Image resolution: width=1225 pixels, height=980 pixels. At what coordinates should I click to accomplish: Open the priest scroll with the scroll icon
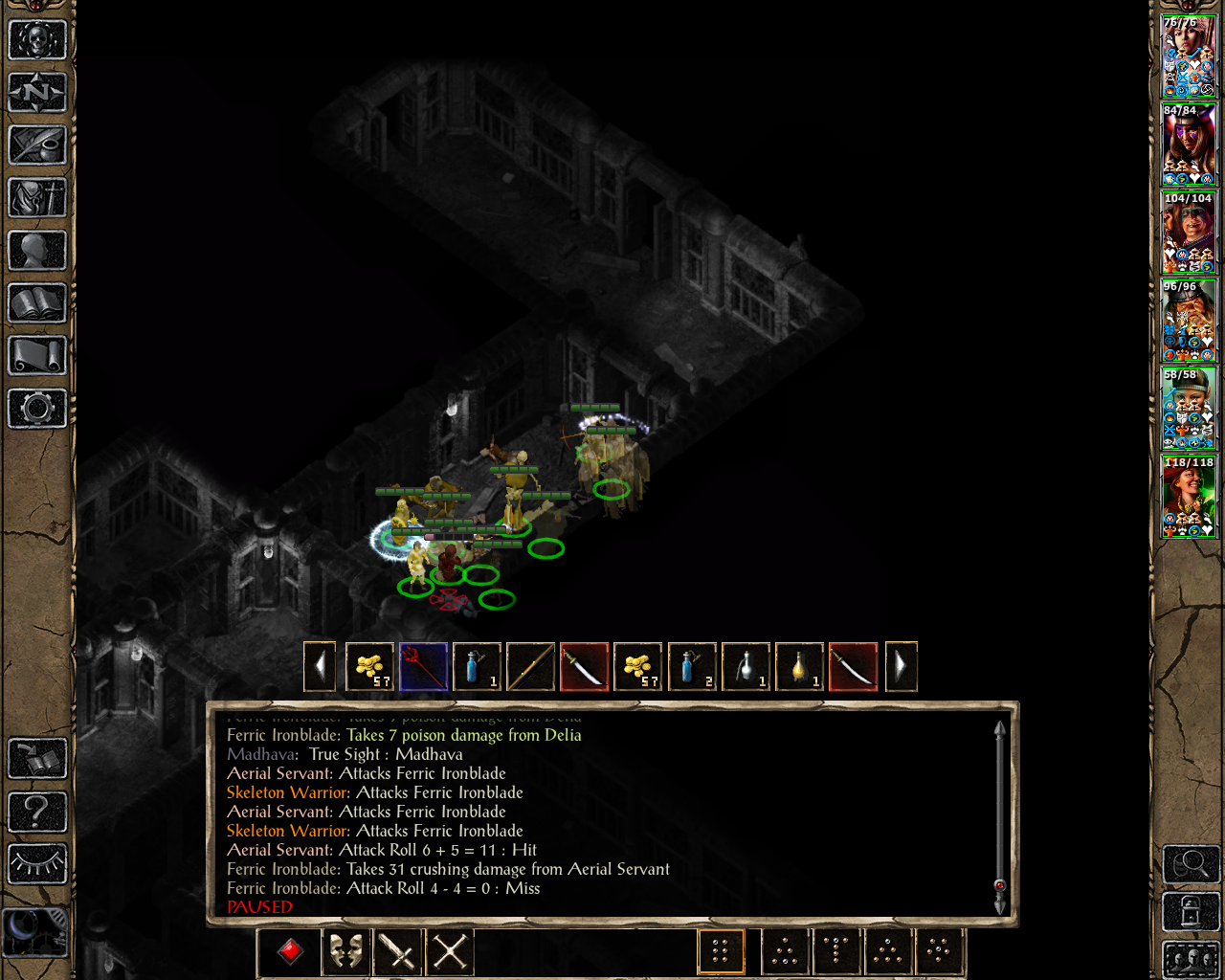(37, 356)
